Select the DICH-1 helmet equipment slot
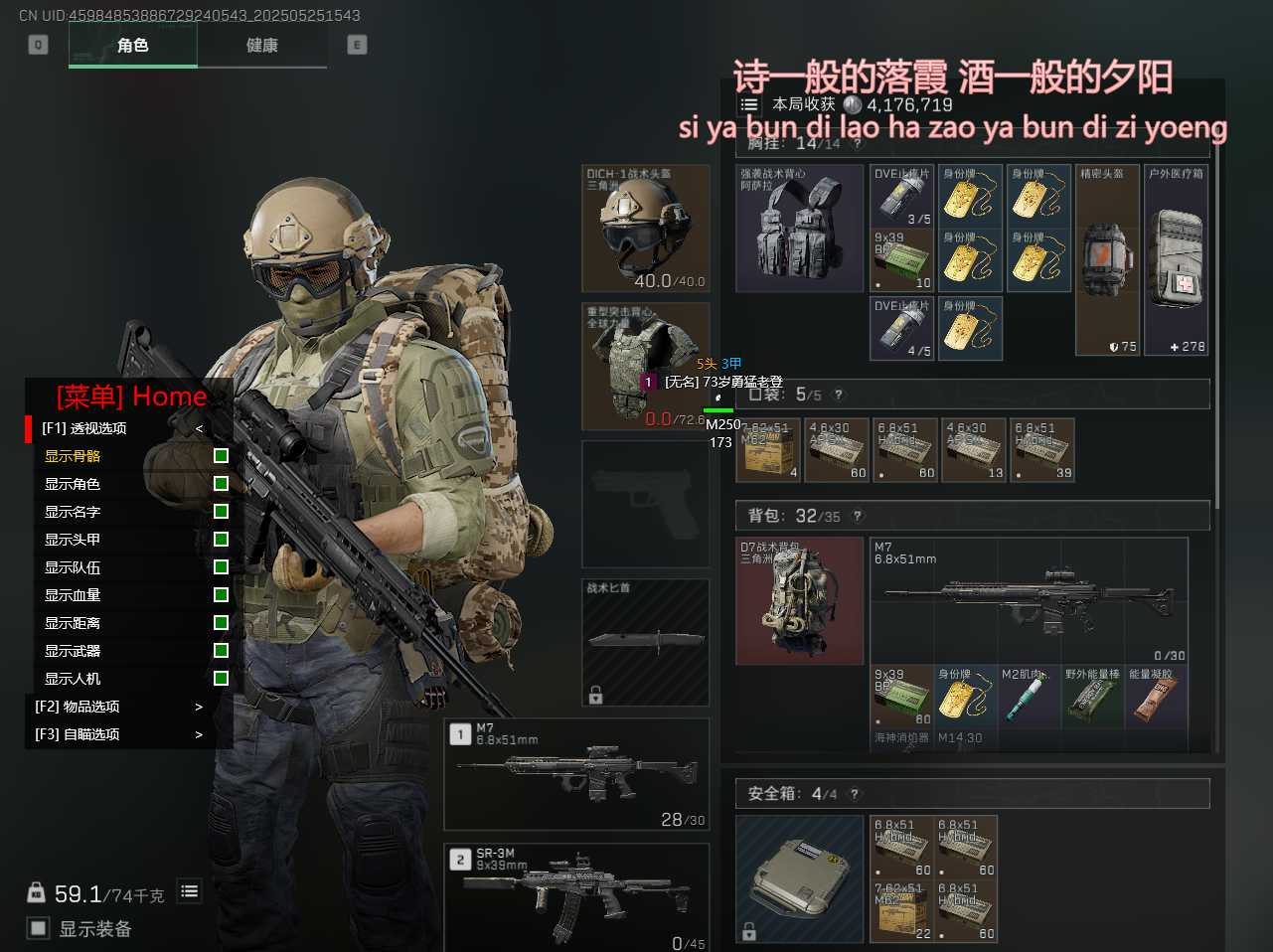1273x952 pixels. pyautogui.click(x=645, y=229)
